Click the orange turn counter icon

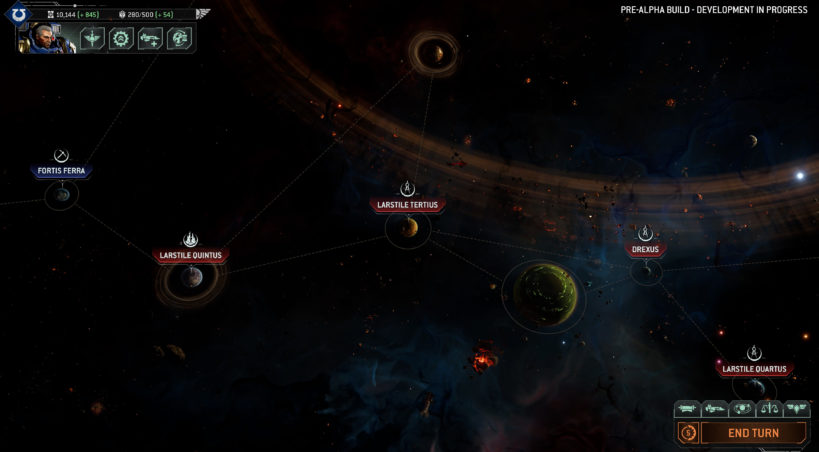(688, 433)
